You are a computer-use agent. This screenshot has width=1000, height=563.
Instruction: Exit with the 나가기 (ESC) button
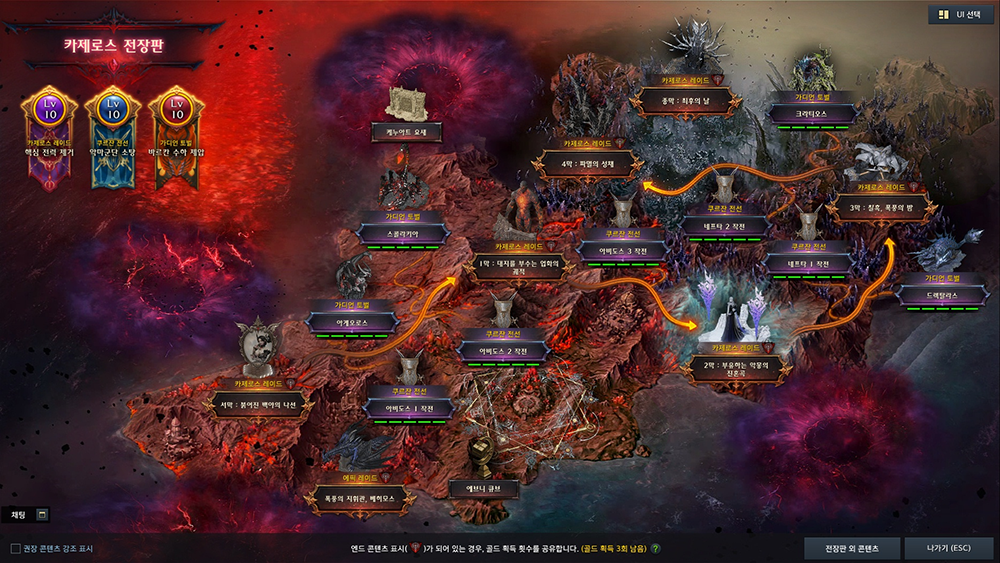click(x=948, y=548)
